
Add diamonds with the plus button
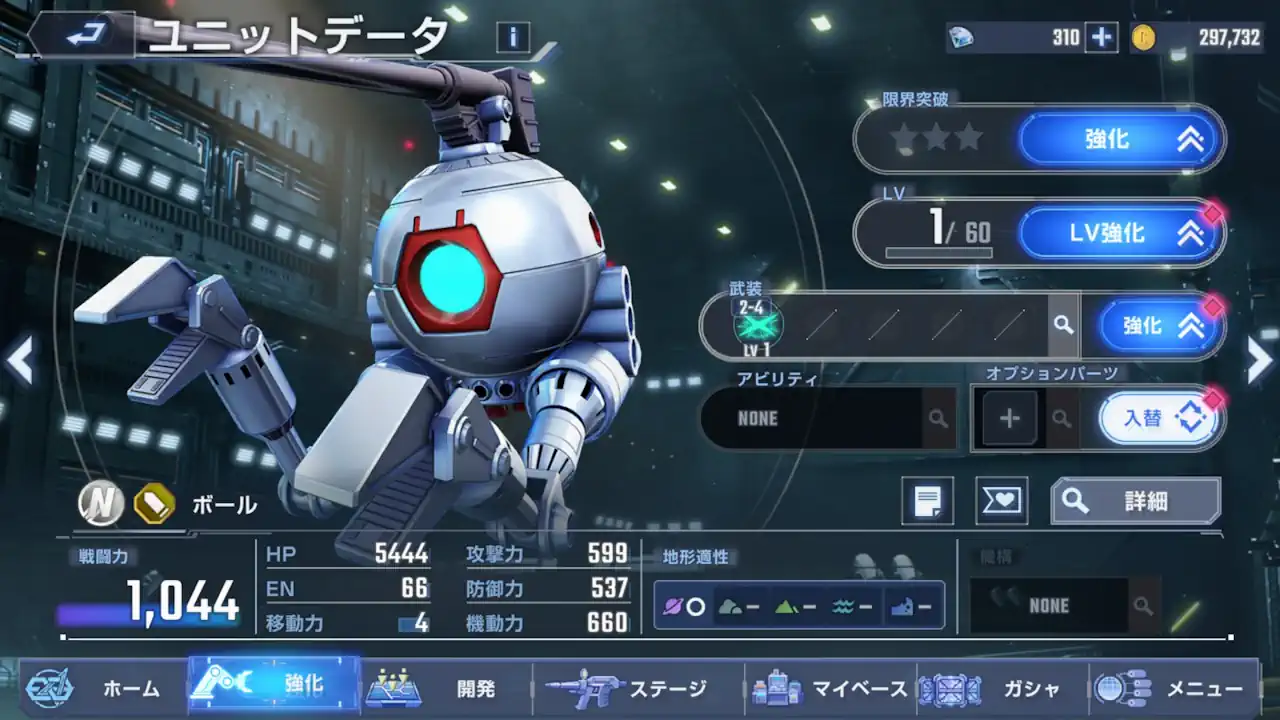(x=1101, y=38)
